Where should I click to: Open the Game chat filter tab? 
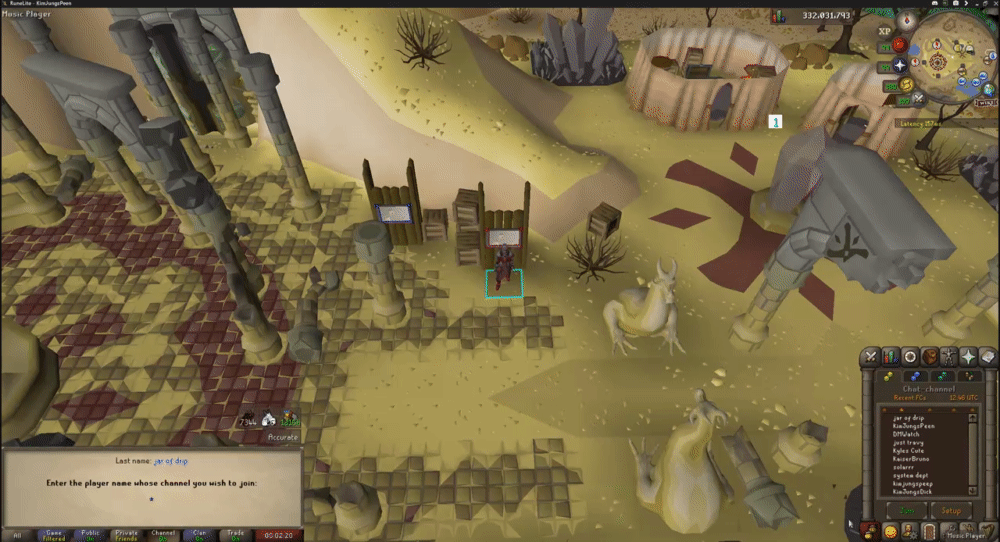53,535
